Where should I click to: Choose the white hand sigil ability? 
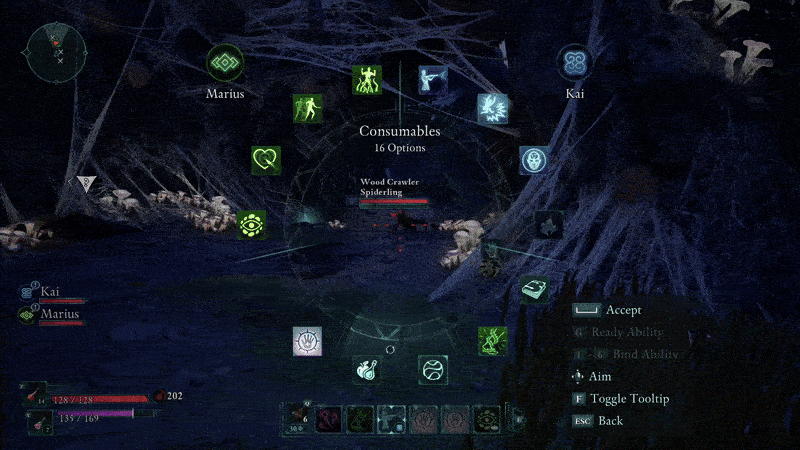(307, 341)
